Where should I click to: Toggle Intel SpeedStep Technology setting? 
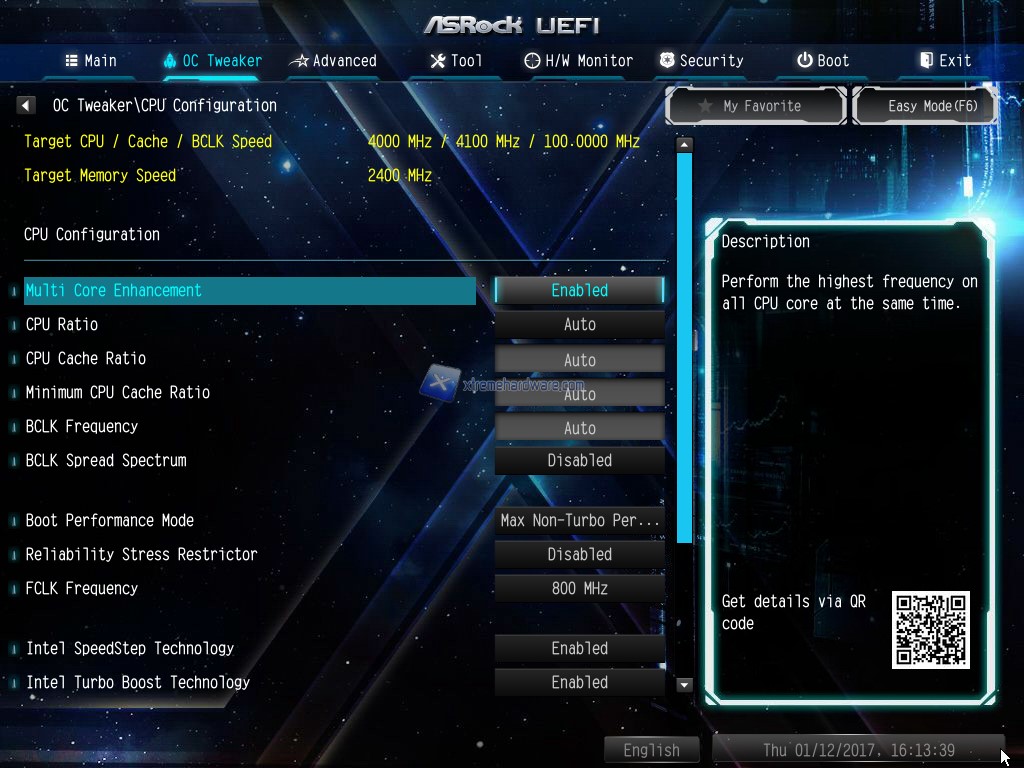[x=579, y=648]
